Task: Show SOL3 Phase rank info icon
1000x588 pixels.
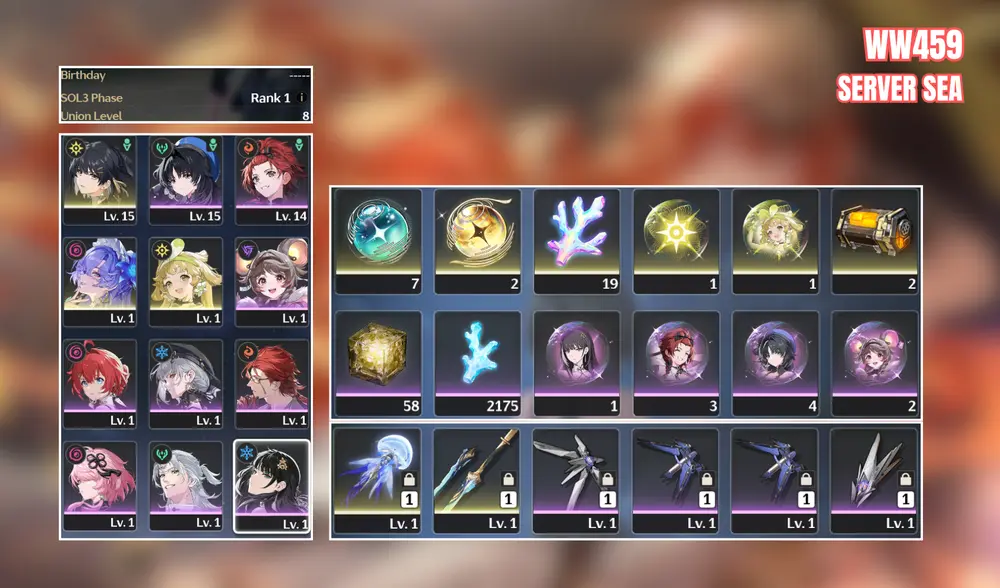Action: click(x=302, y=98)
